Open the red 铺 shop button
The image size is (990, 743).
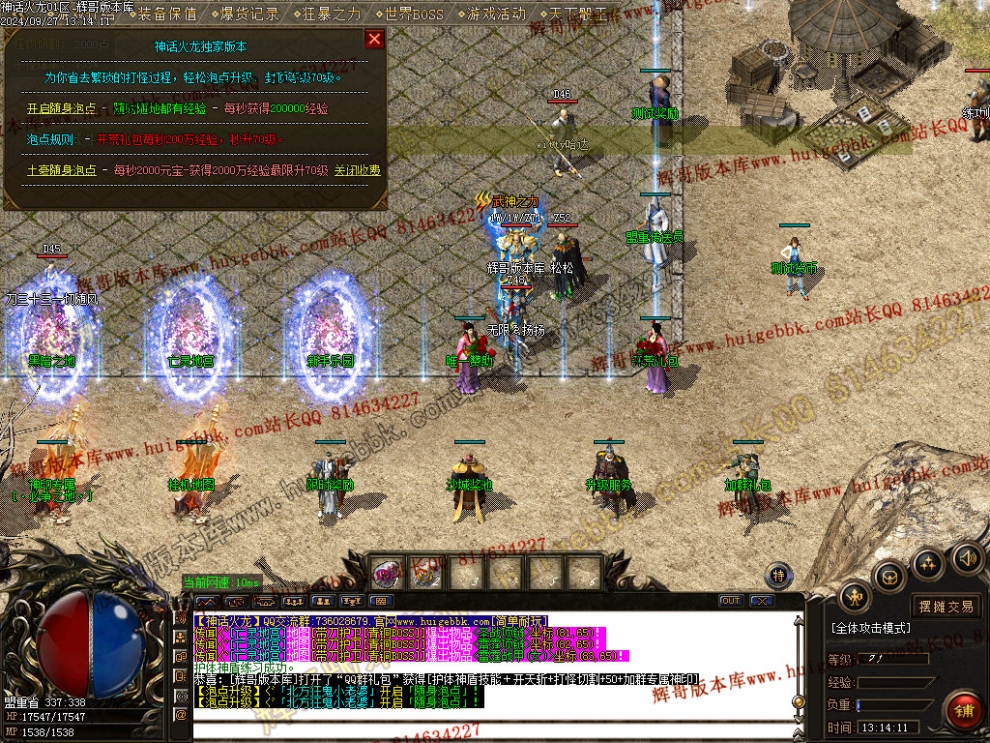964,710
